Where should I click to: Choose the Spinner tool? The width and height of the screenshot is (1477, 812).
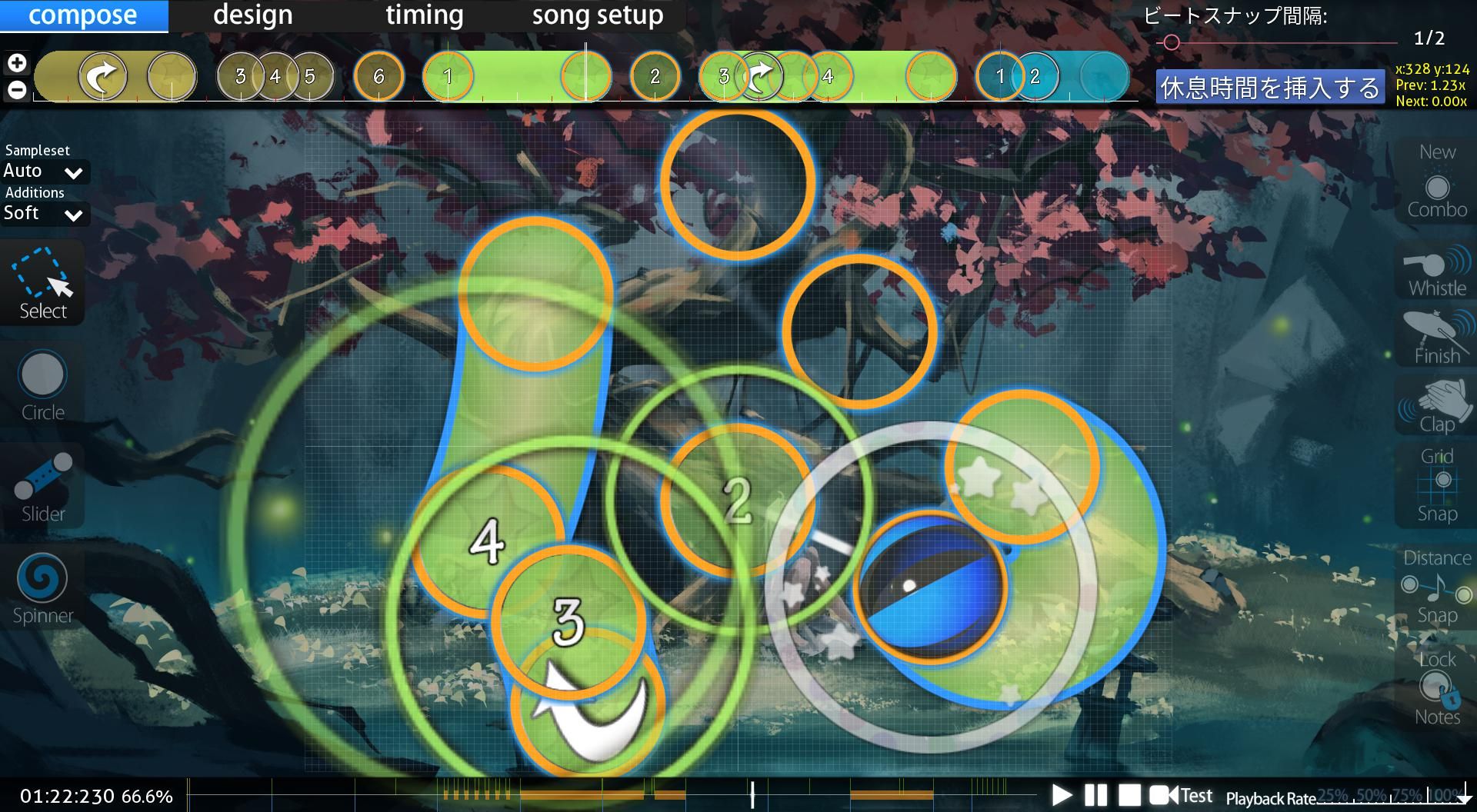[43, 587]
